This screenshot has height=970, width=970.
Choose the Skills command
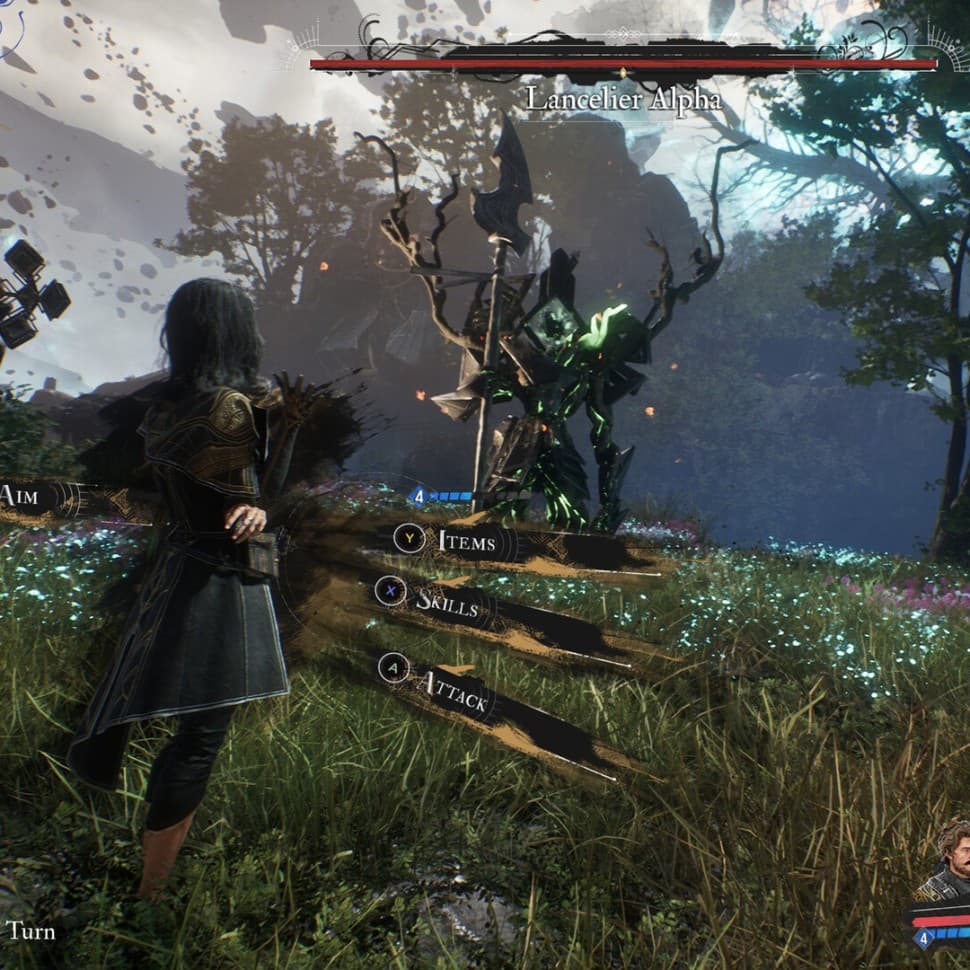(446, 602)
